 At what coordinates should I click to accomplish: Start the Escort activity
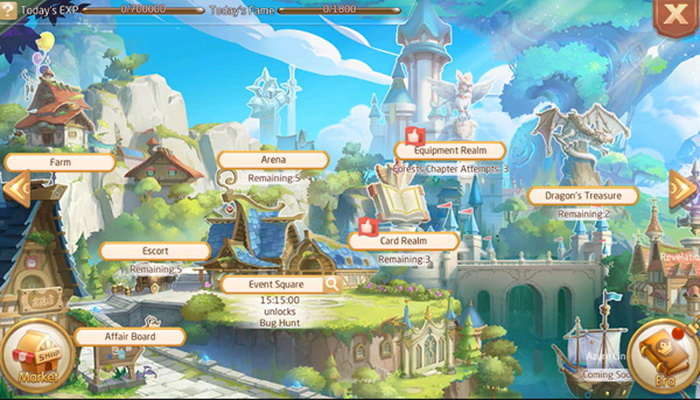click(x=155, y=251)
